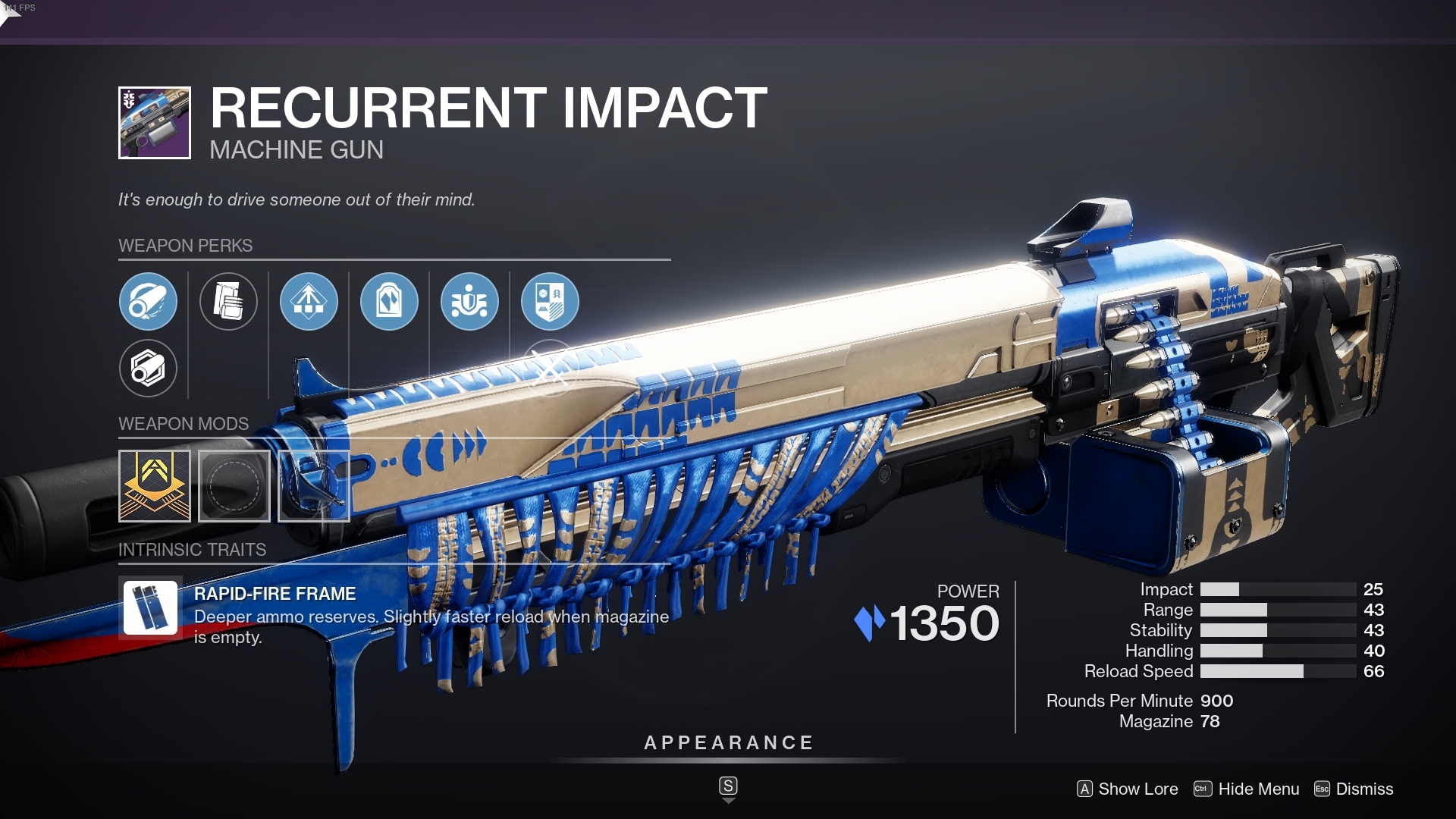1456x819 pixels.
Task: Select the gold weapon mod in first slot
Action: tap(155, 486)
